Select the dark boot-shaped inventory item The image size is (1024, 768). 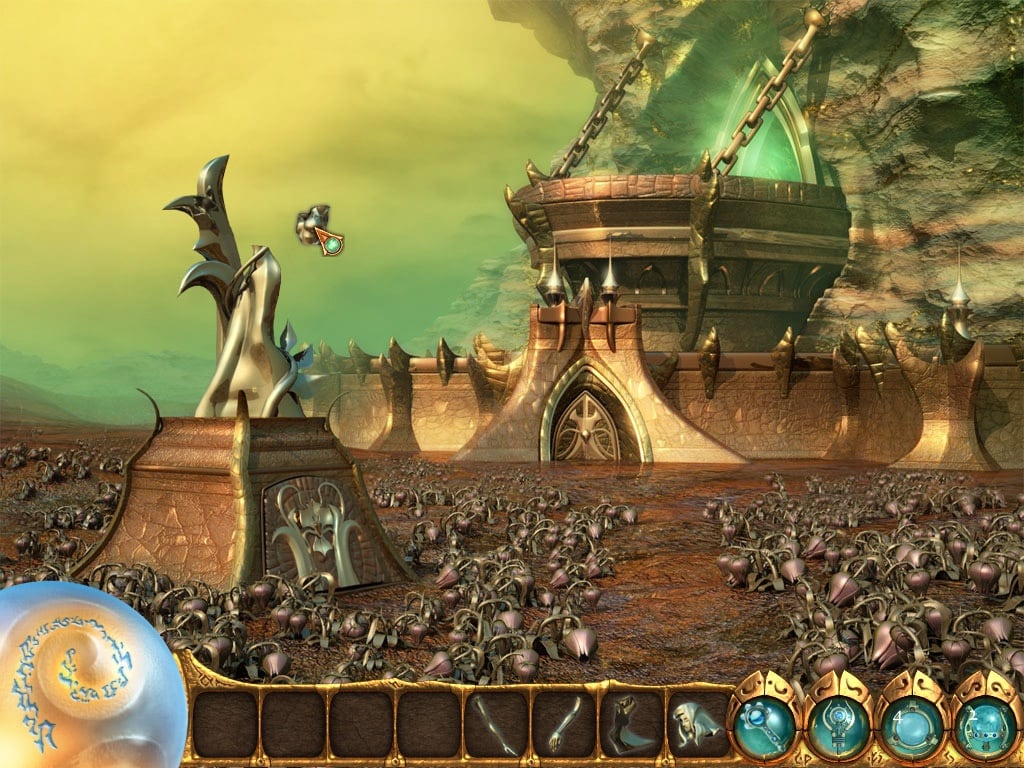pos(631,724)
